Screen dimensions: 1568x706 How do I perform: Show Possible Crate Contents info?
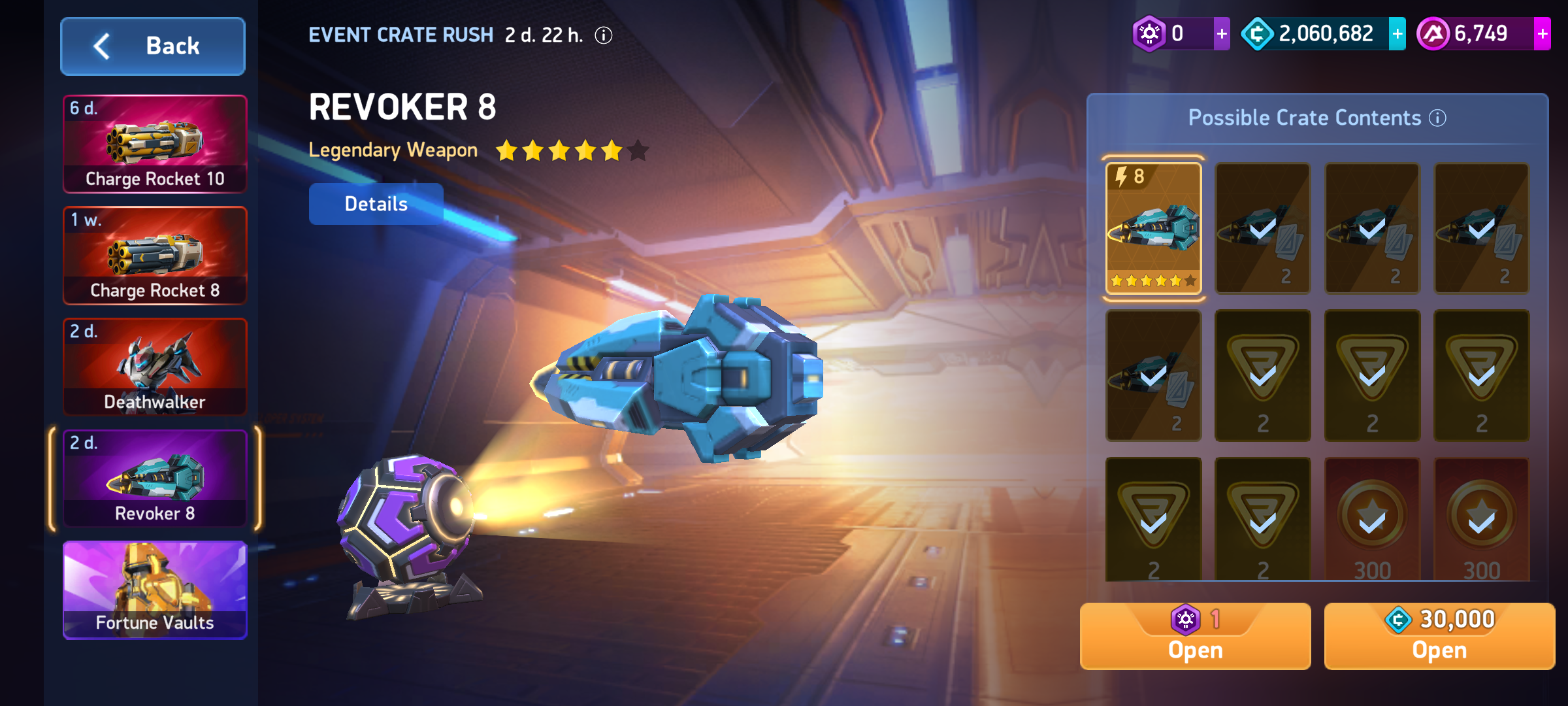pyautogui.click(x=1438, y=118)
